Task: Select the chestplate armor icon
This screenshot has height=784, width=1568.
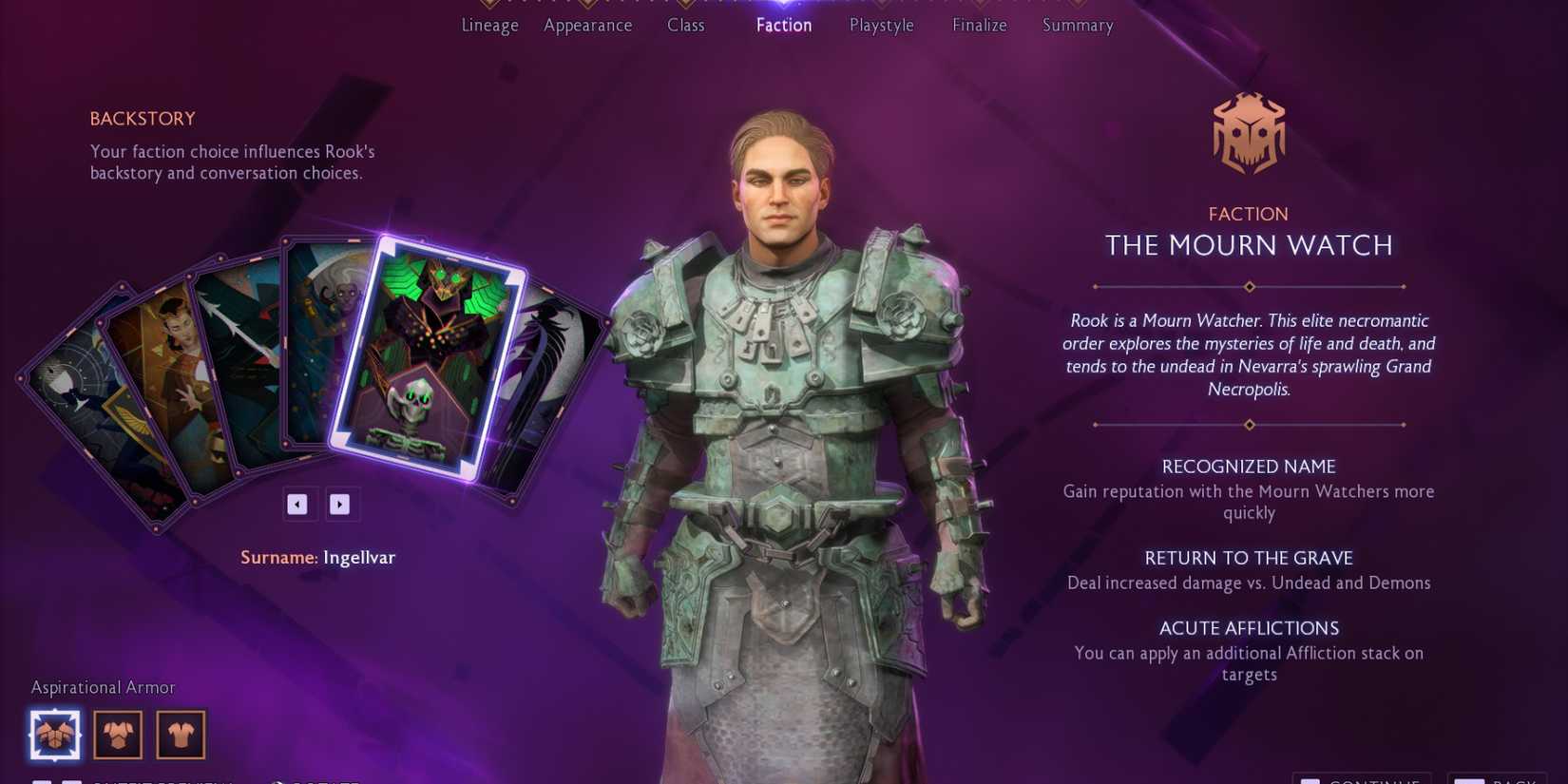Action: [x=117, y=734]
